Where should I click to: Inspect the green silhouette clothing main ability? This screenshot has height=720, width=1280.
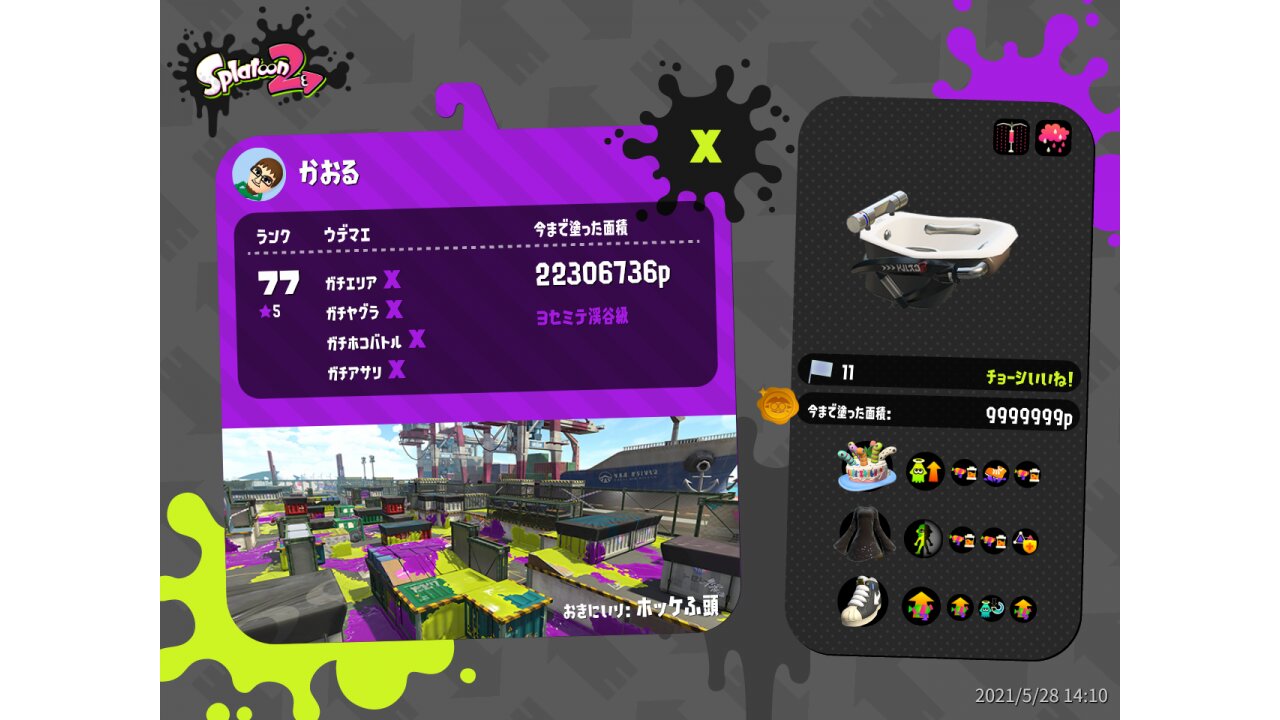(923, 539)
